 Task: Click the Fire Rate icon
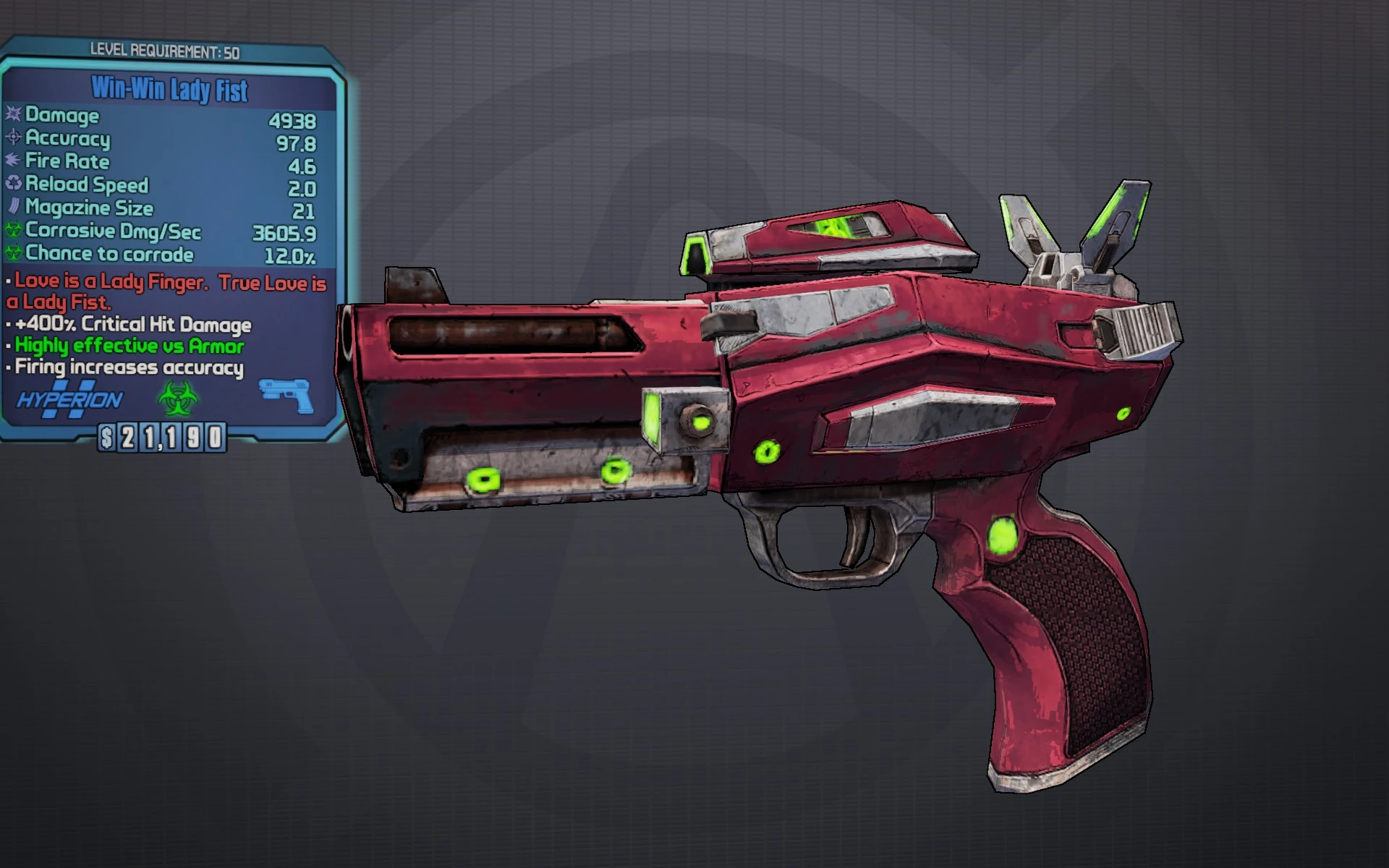point(15,162)
